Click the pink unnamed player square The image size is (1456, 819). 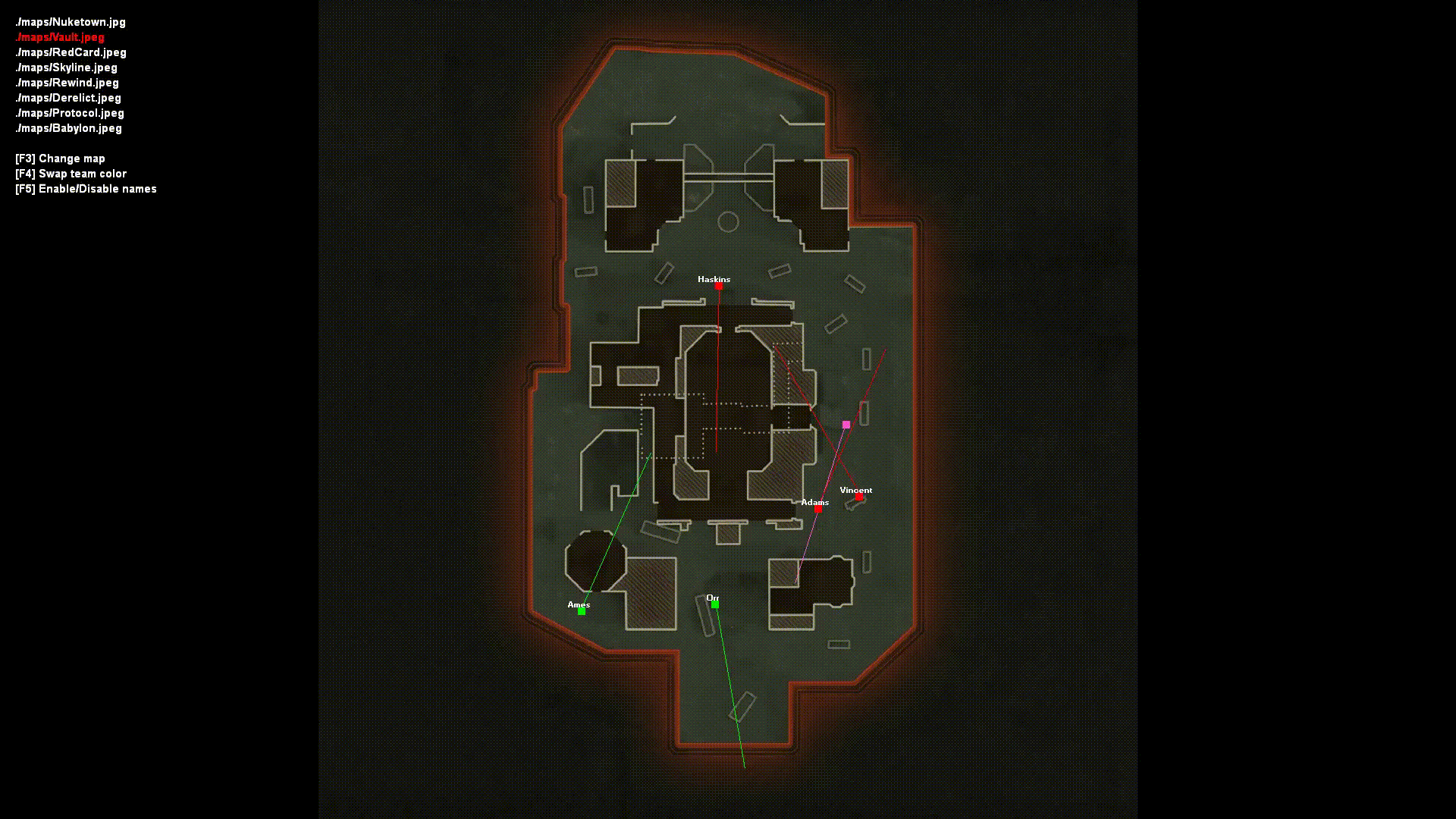click(x=846, y=424)
